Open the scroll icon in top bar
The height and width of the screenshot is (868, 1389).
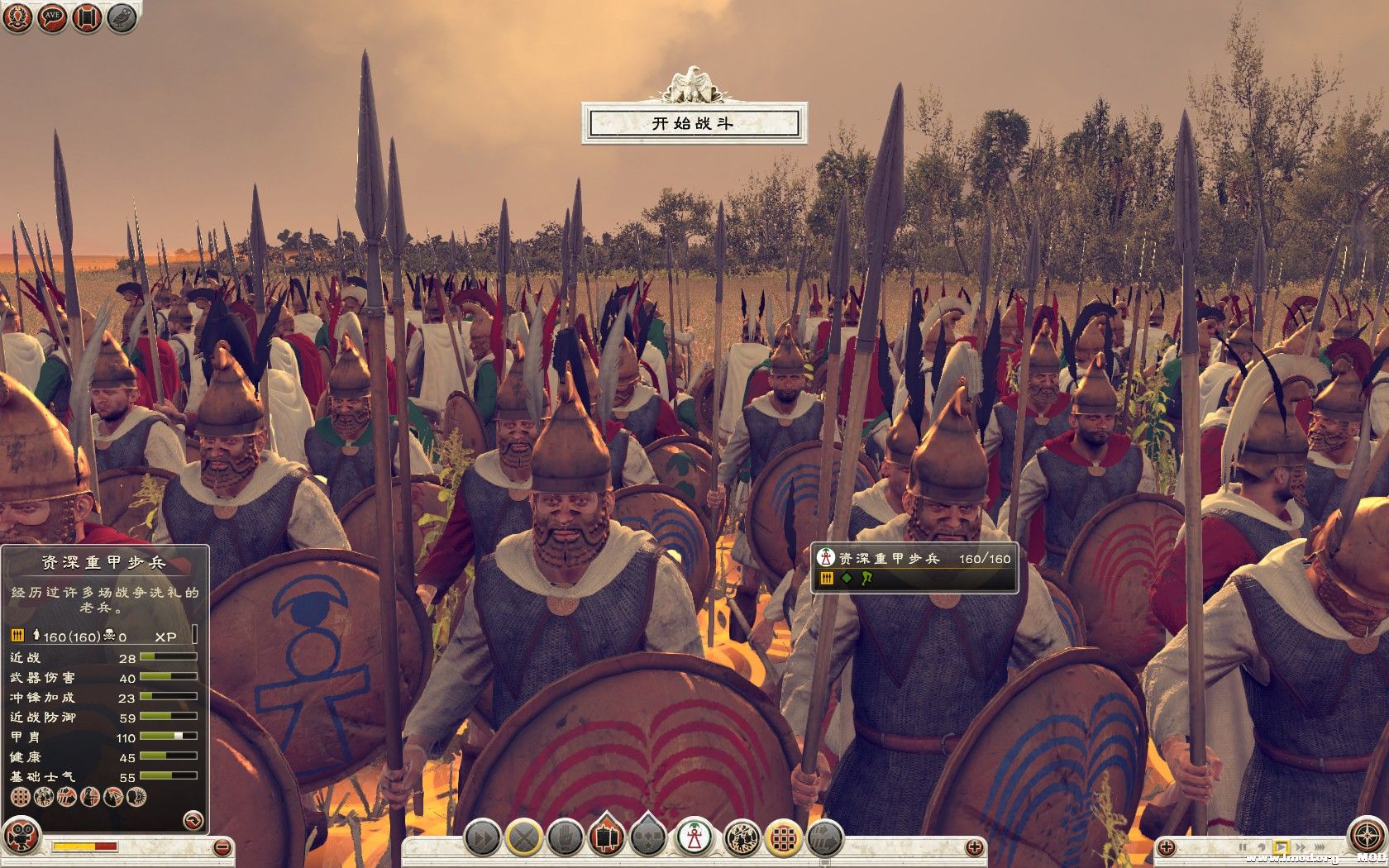click(x=87, y=17)
